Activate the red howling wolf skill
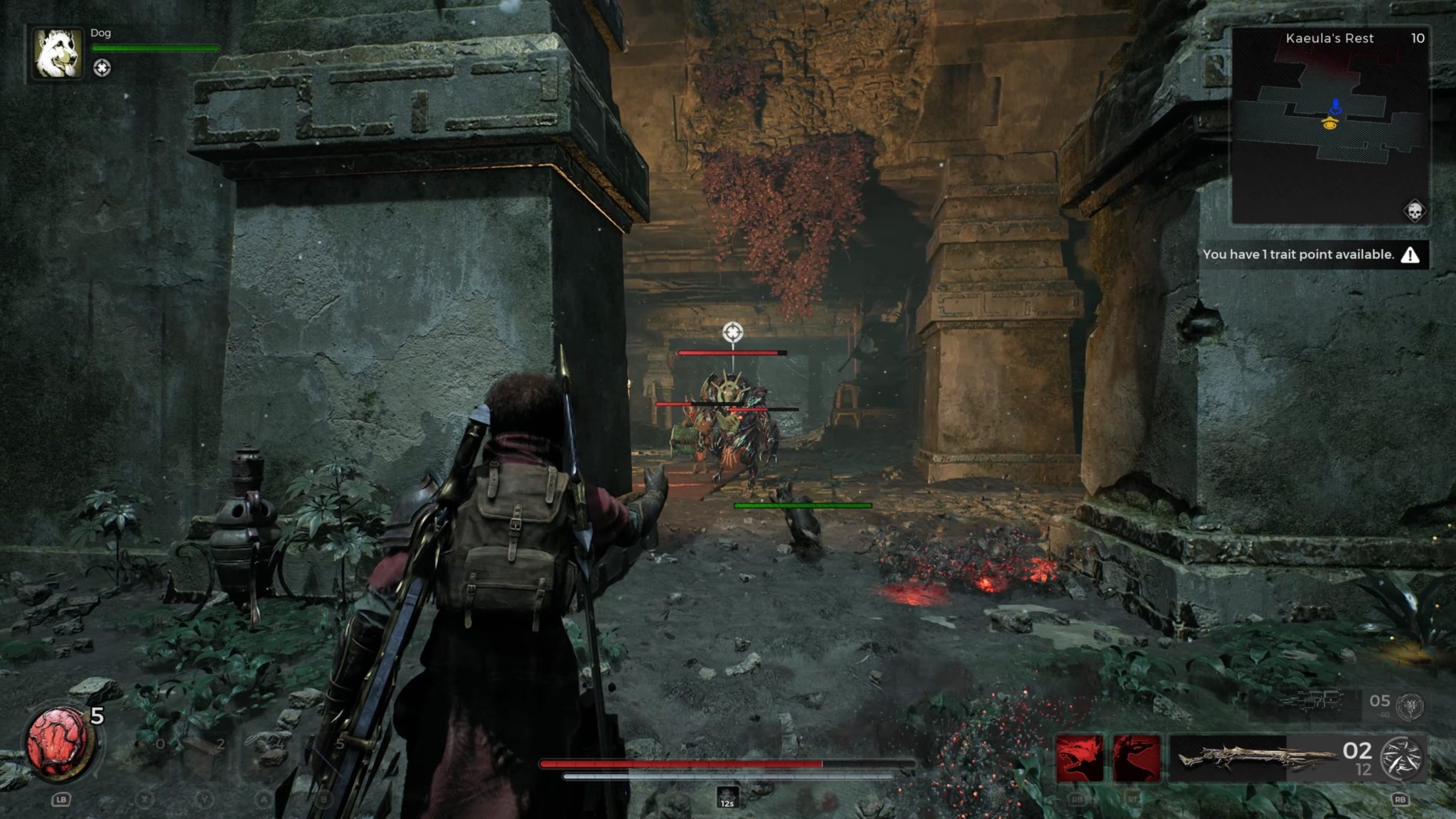Image resolution: width=1456 pixels, height=819 pixels. click(x=1080, y=758)
